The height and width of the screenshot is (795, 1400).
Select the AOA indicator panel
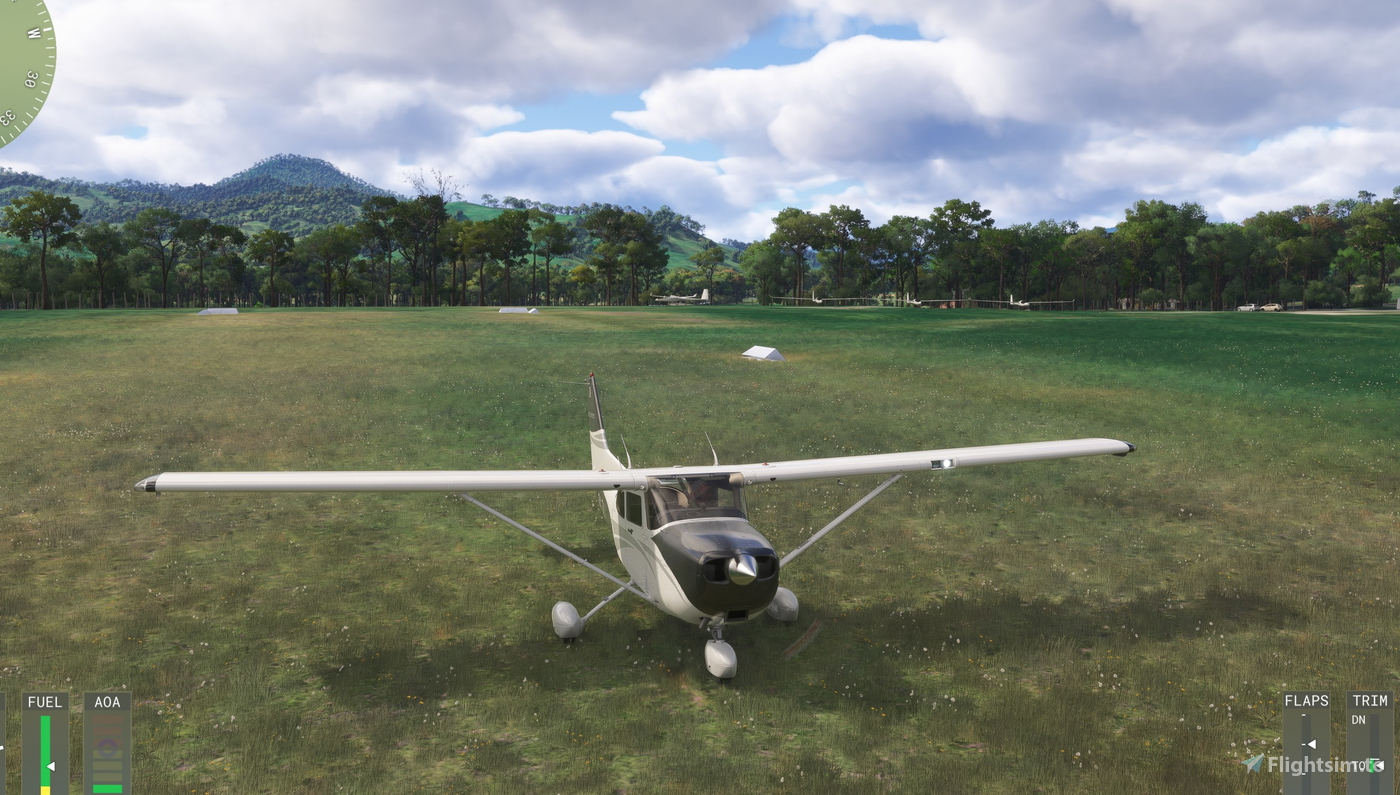click(107, 745)
